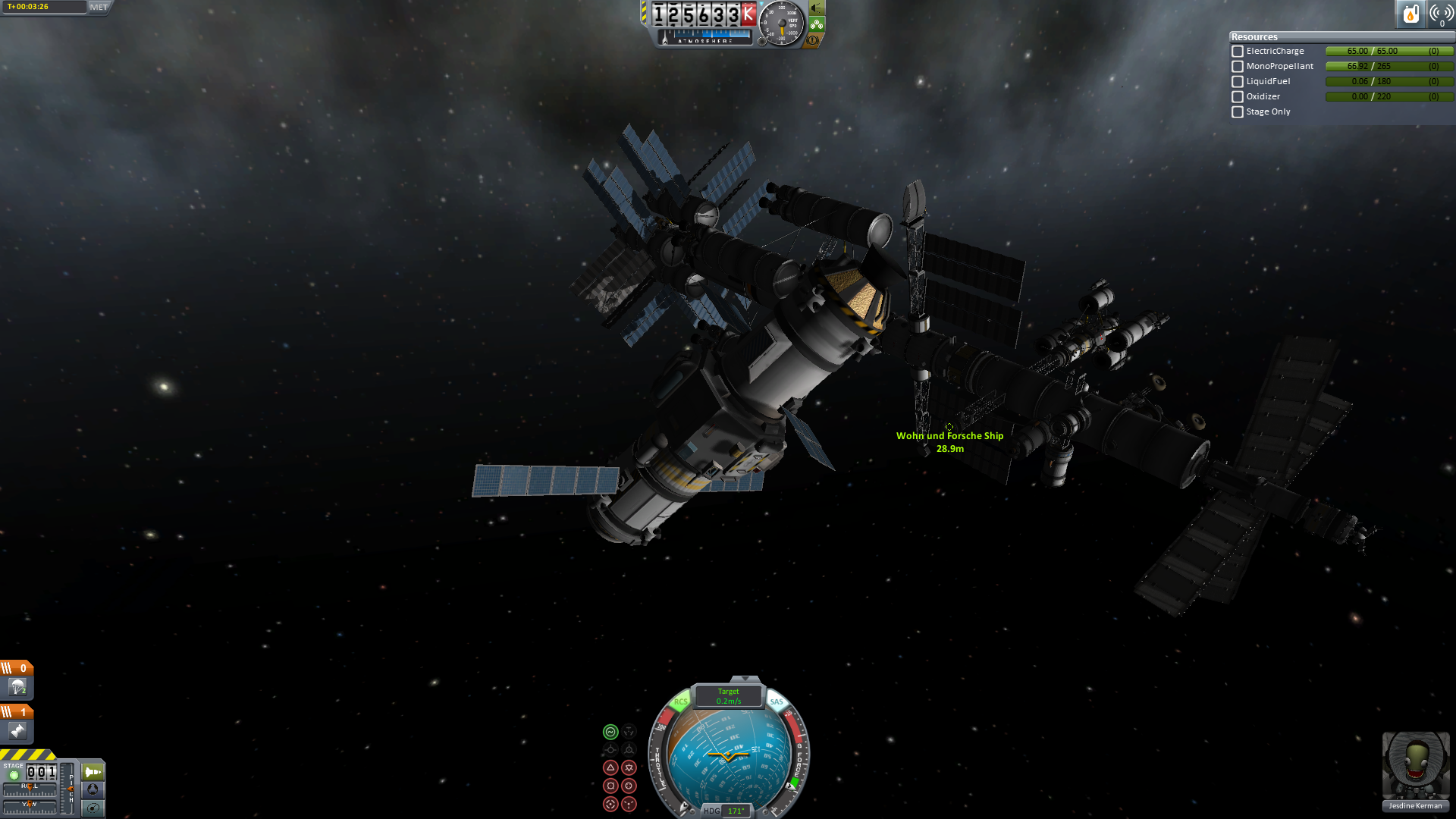This screenshot has width=1456, height=819.
Task: Check the Oxidizer resource box
Action: coord(1238,97)
